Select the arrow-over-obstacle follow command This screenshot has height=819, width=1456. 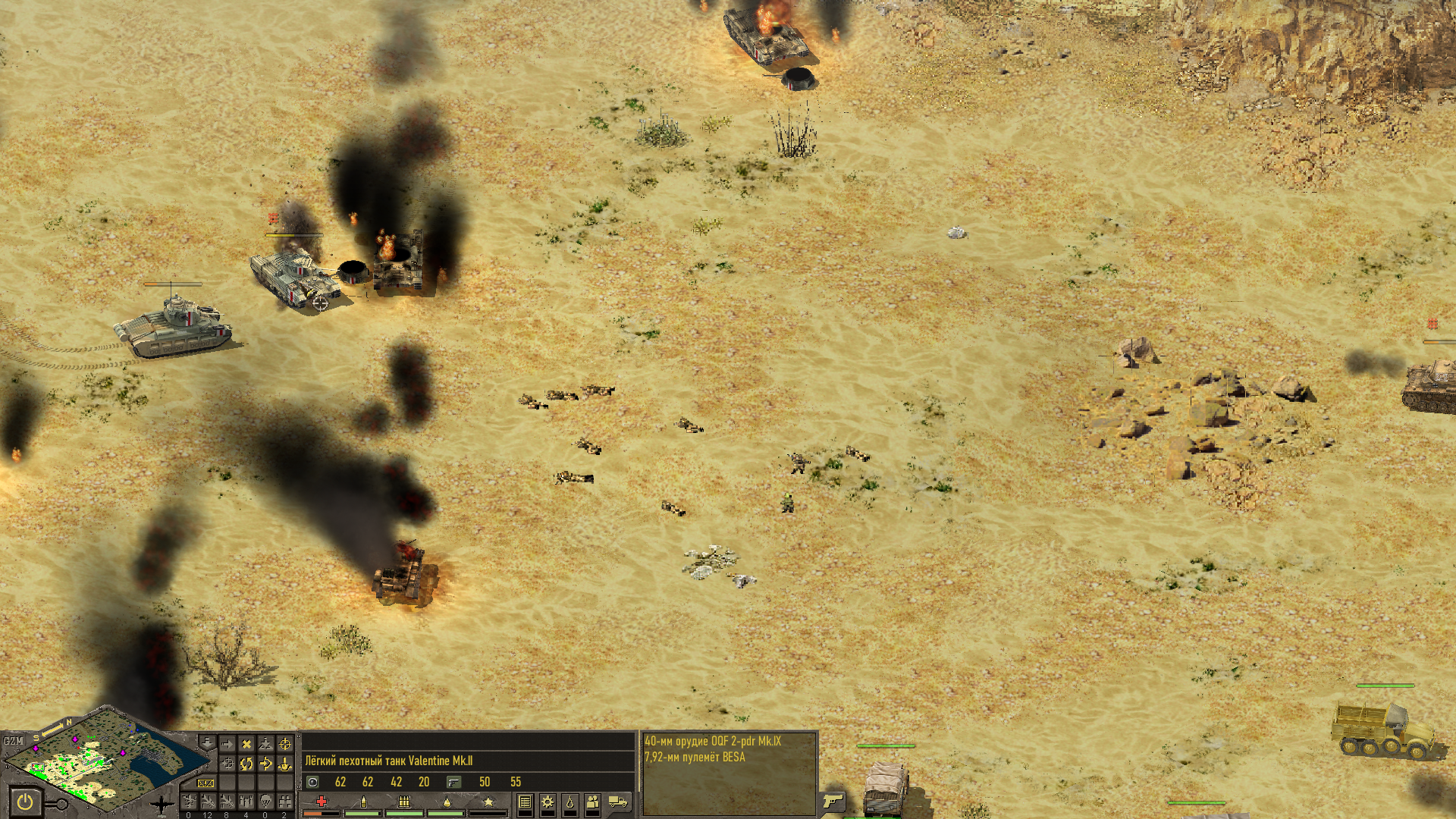pyautogui.click(x=265, y=764)
